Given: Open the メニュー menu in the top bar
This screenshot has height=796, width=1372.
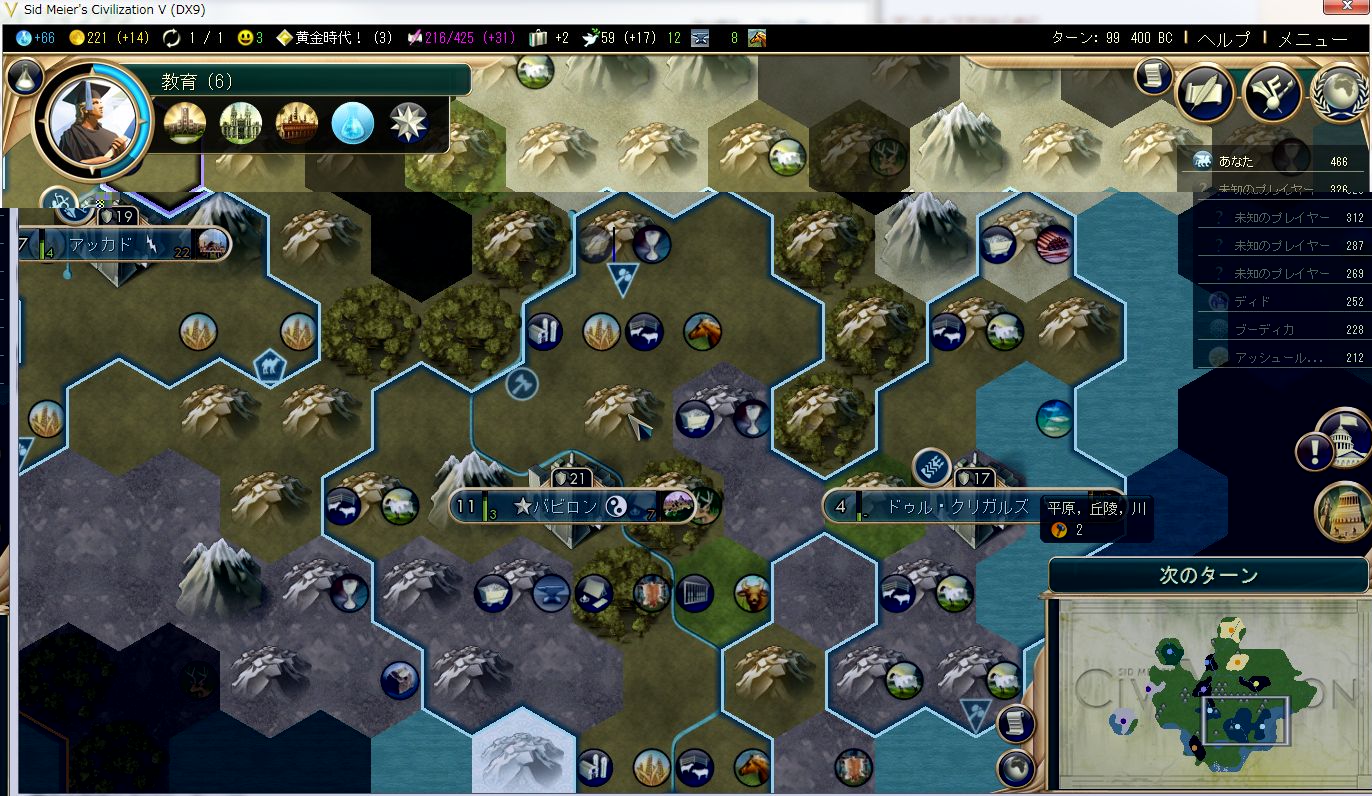Looking at the screenshot, I should coord(1313,39).
